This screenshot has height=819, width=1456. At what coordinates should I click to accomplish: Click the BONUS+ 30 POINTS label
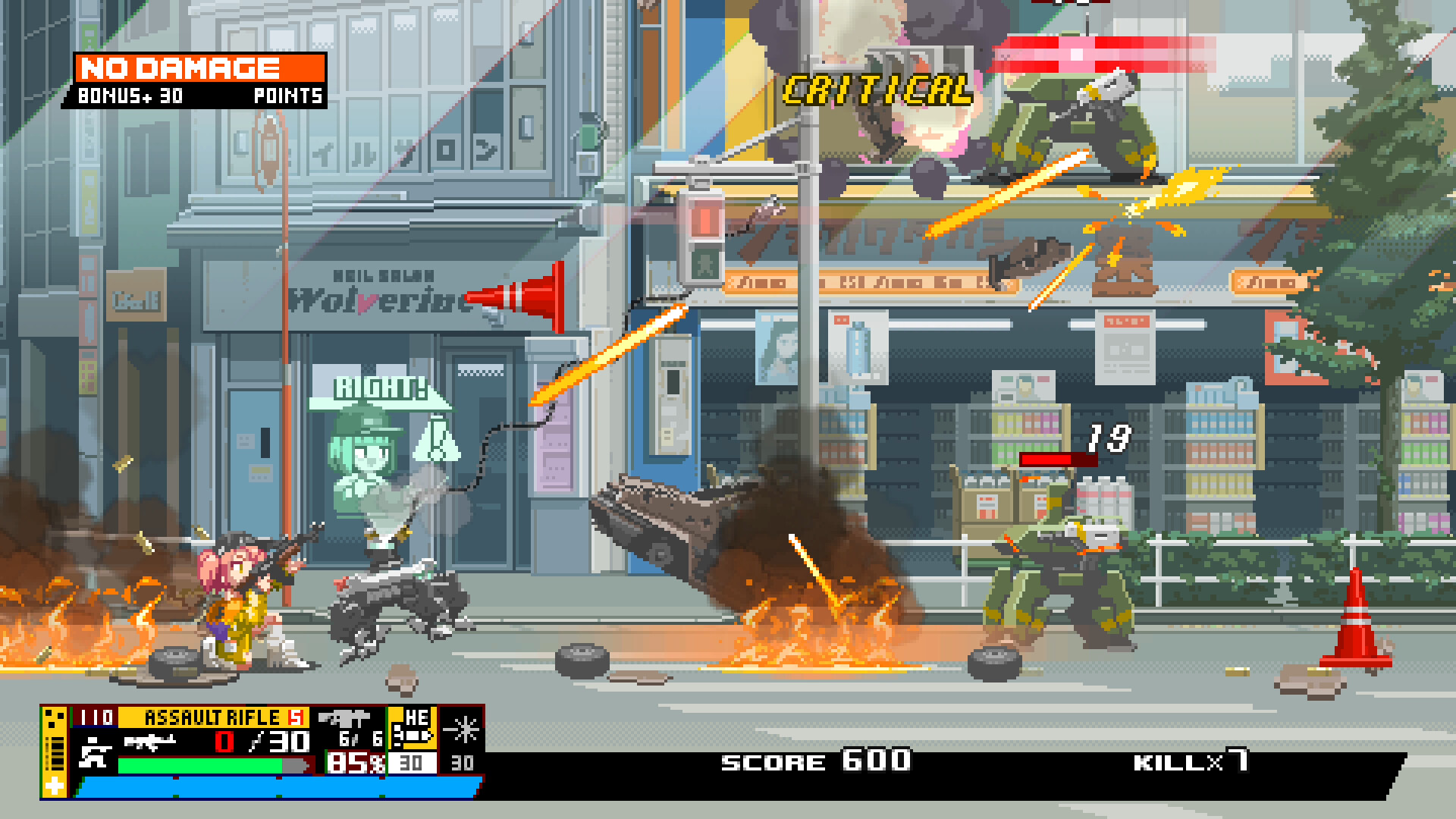point(200,97)
